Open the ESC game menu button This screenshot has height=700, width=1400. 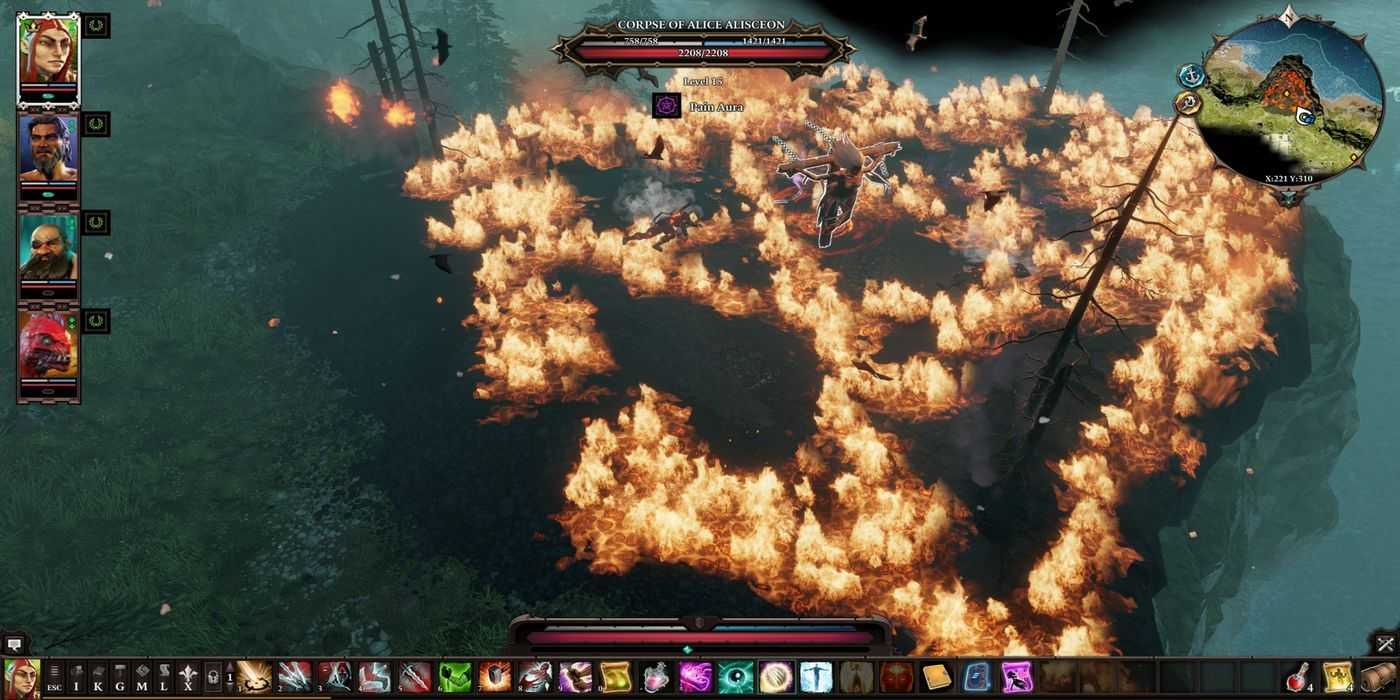54,678
